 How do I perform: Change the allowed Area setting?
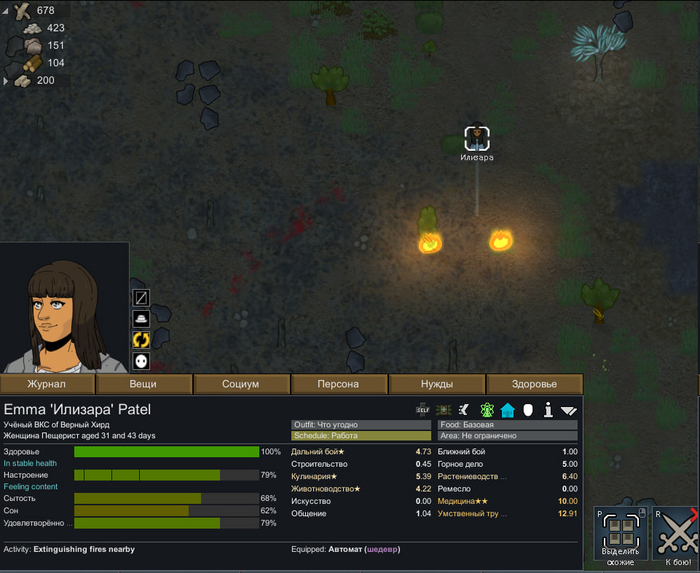[x=507, y=436]
